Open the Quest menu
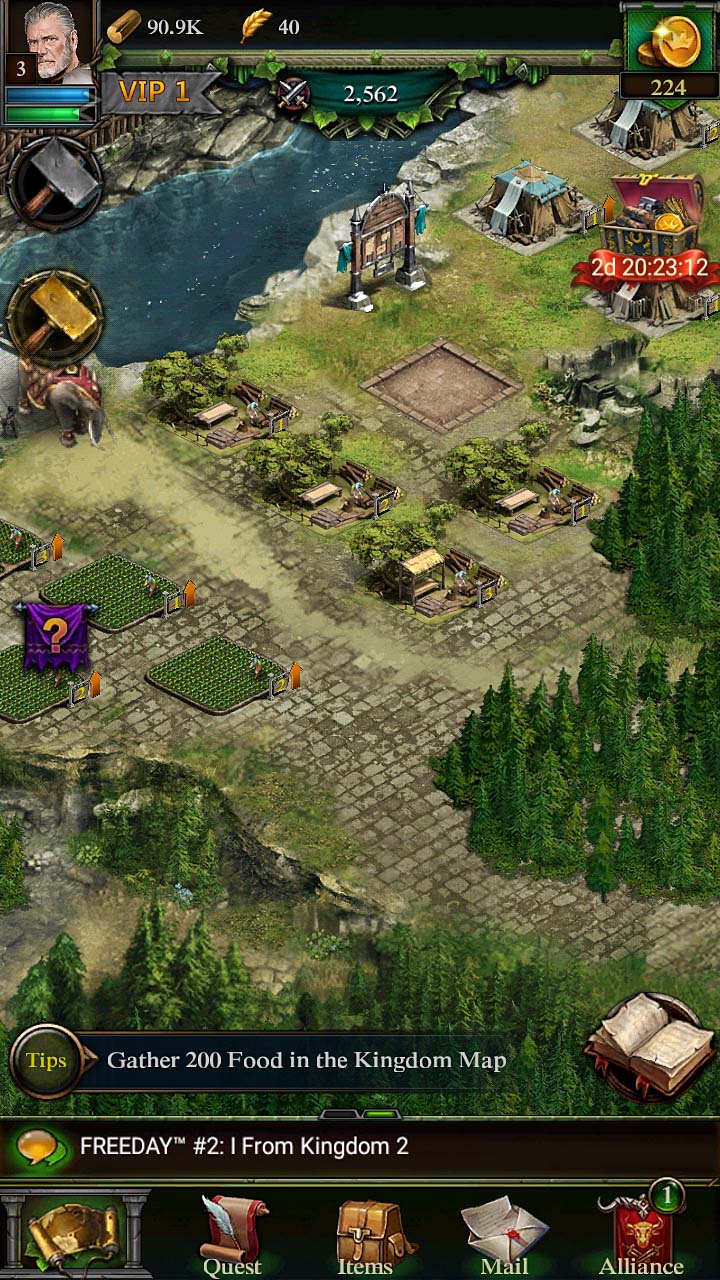 coord(233,1237)
